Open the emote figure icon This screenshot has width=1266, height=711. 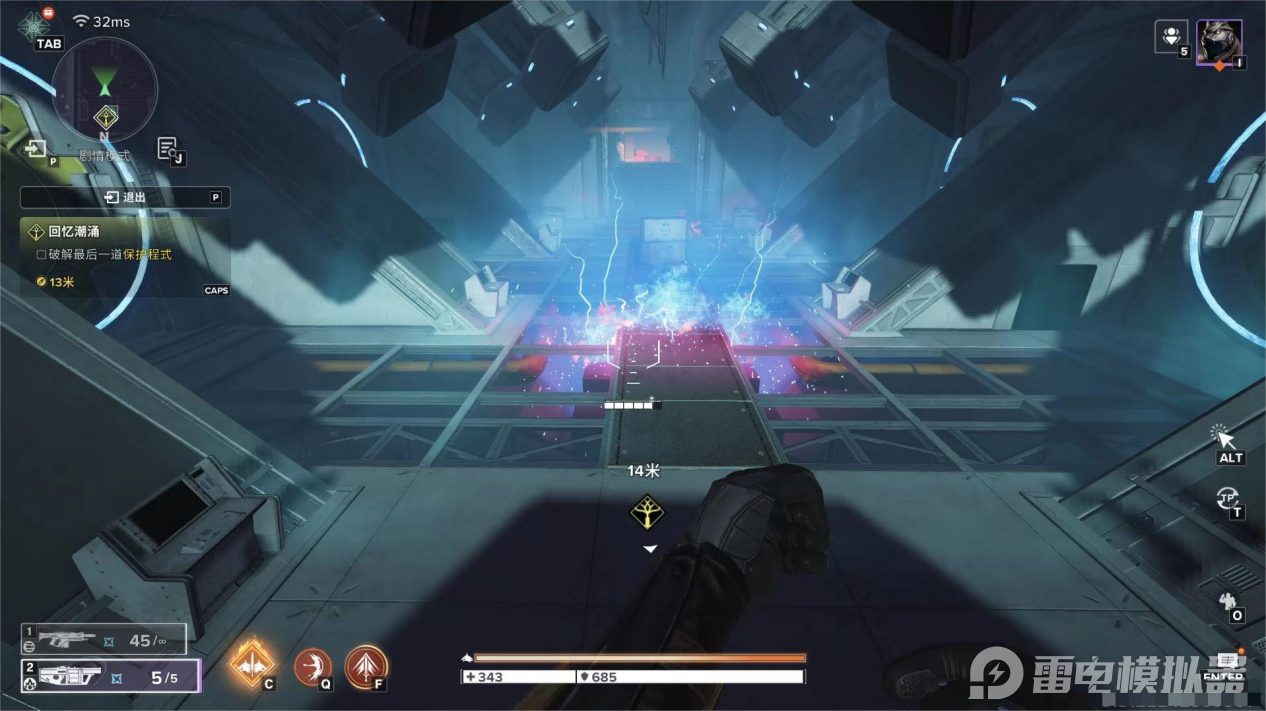tap(1228, 600)
